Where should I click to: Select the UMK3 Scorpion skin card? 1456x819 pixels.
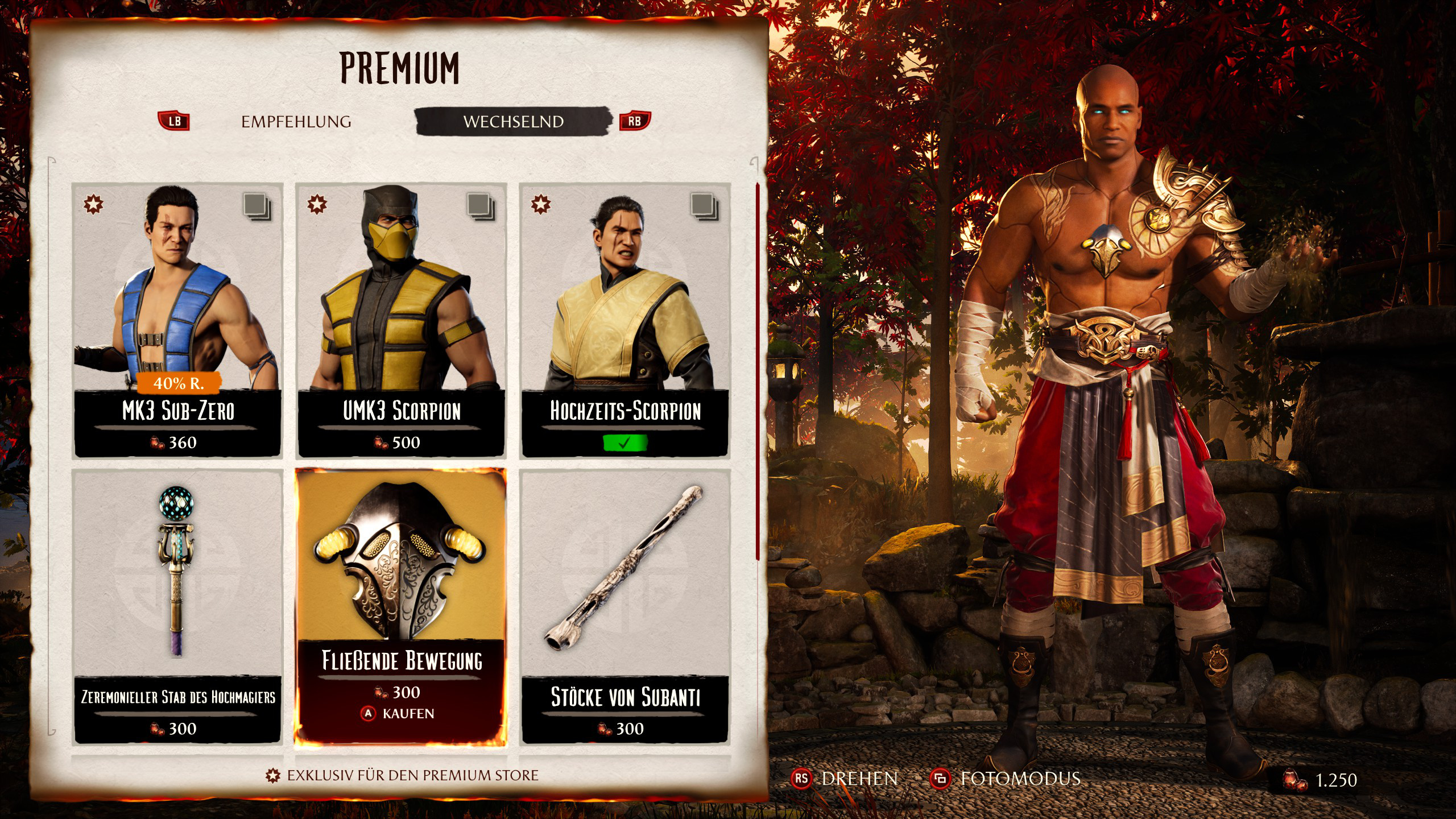click(401, 320)
